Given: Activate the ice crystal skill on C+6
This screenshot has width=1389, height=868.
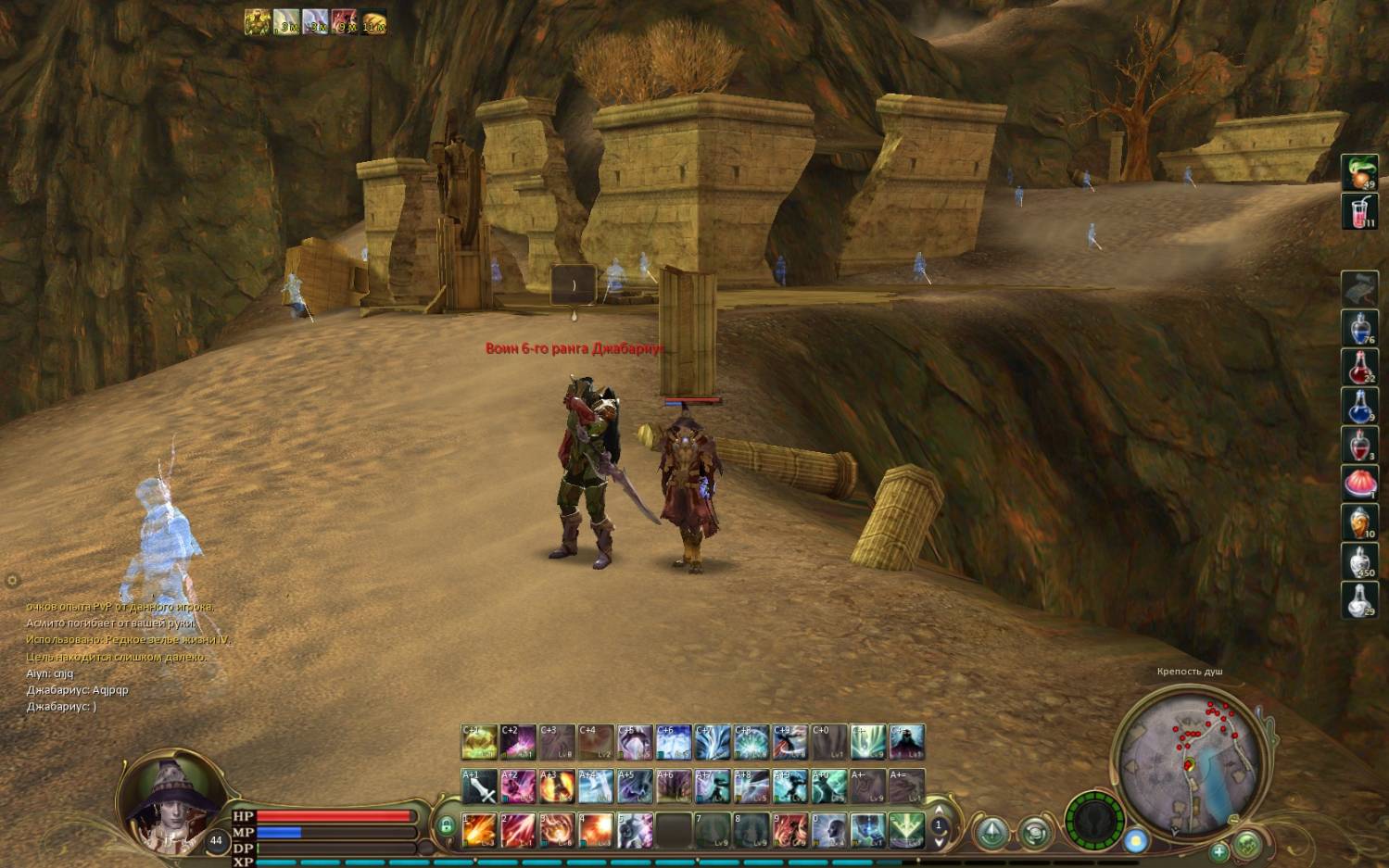Looking at the screenshot, I should [673, 742].
